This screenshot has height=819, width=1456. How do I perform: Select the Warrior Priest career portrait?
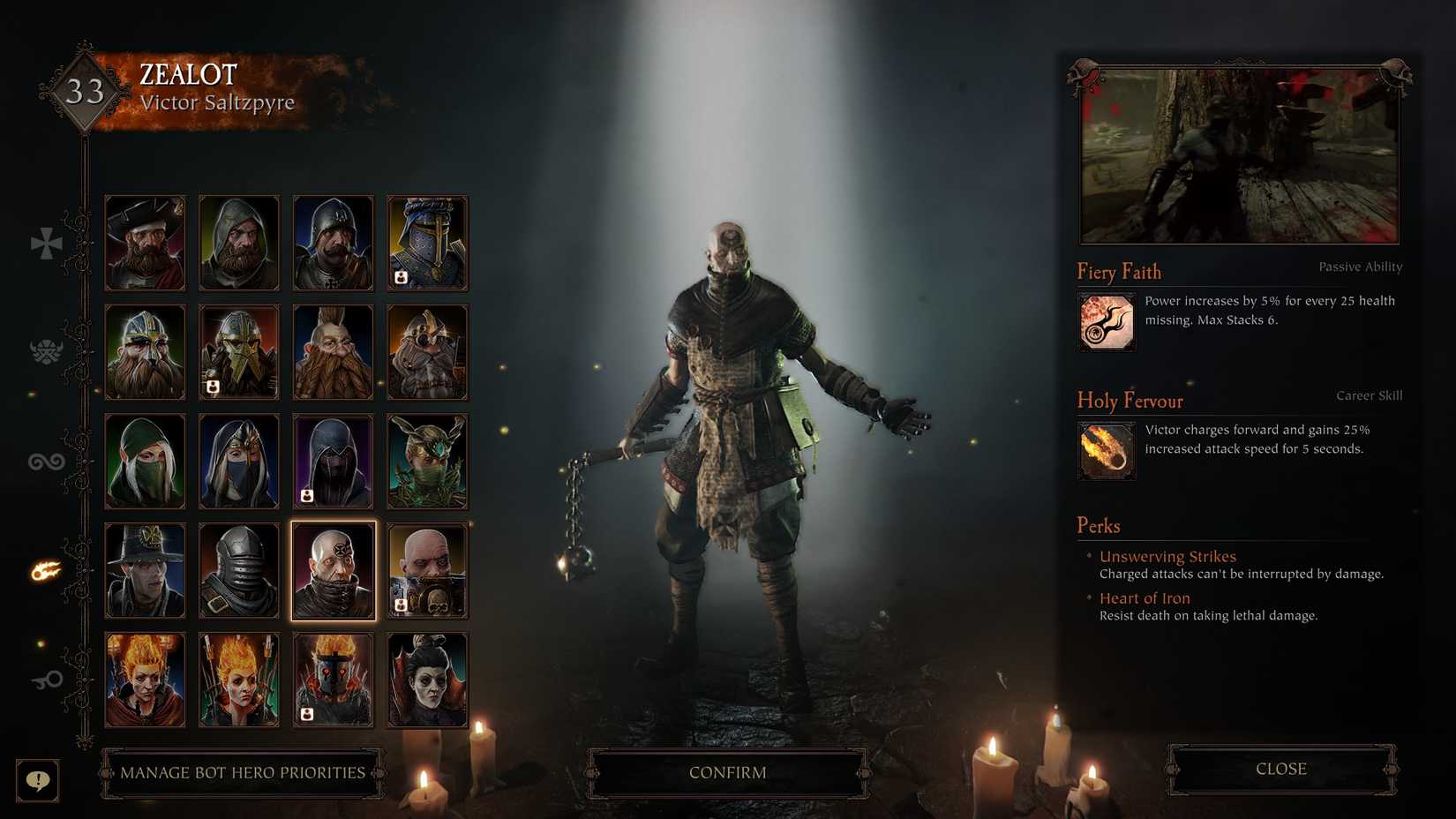point(427,569)
